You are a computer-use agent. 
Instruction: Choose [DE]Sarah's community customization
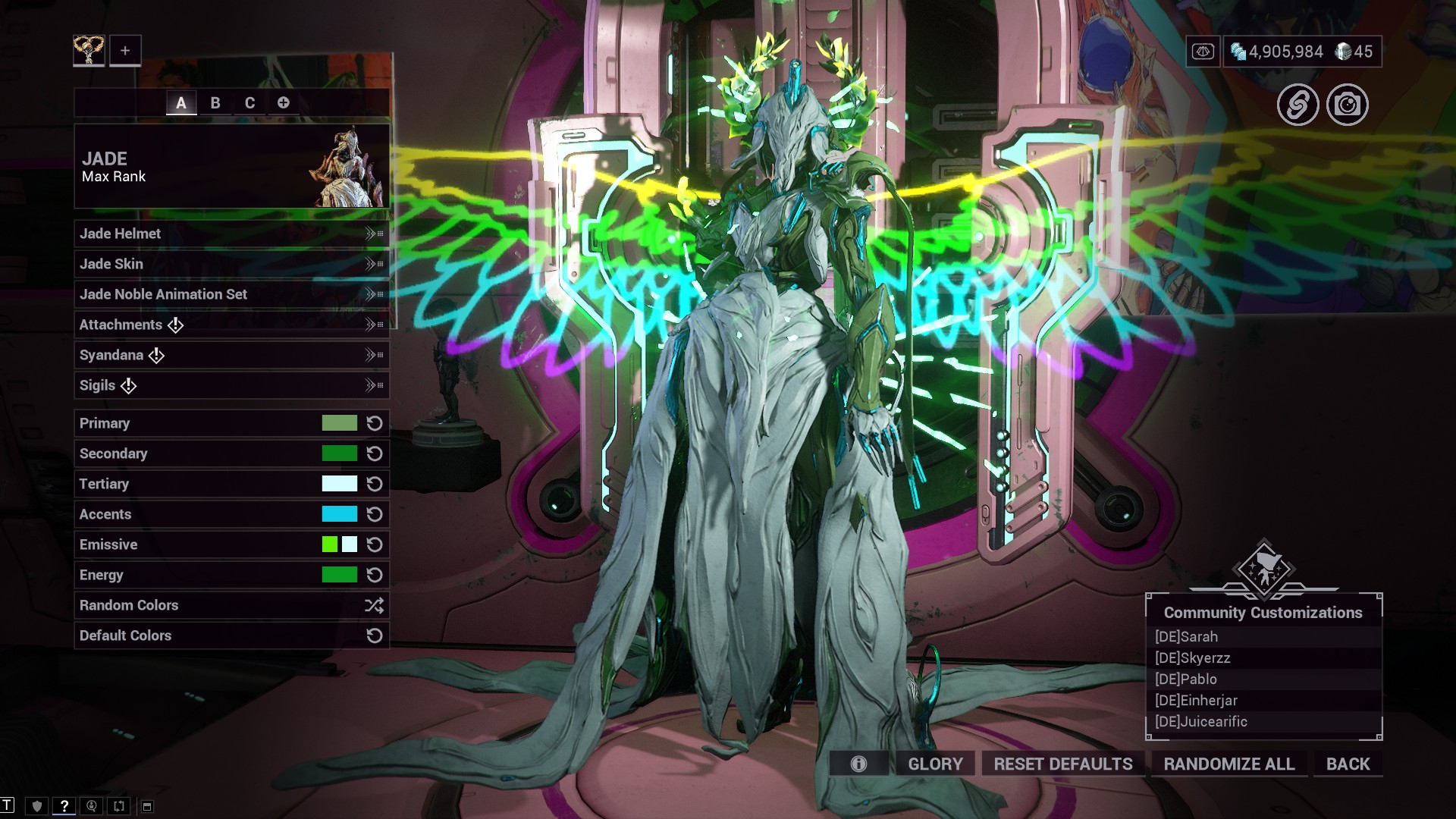click(1187, 637)
